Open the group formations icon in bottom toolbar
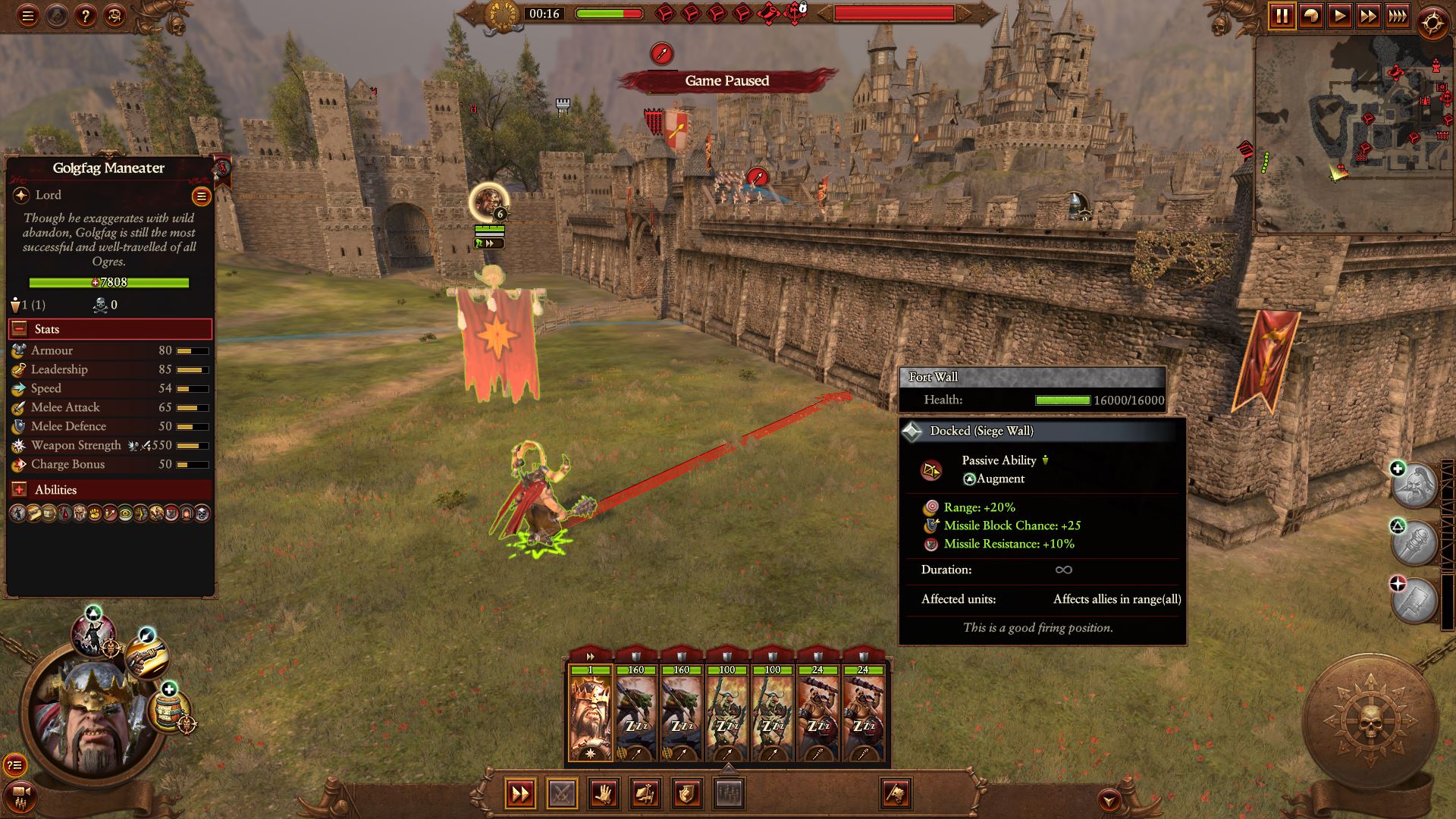 point(728,792)
